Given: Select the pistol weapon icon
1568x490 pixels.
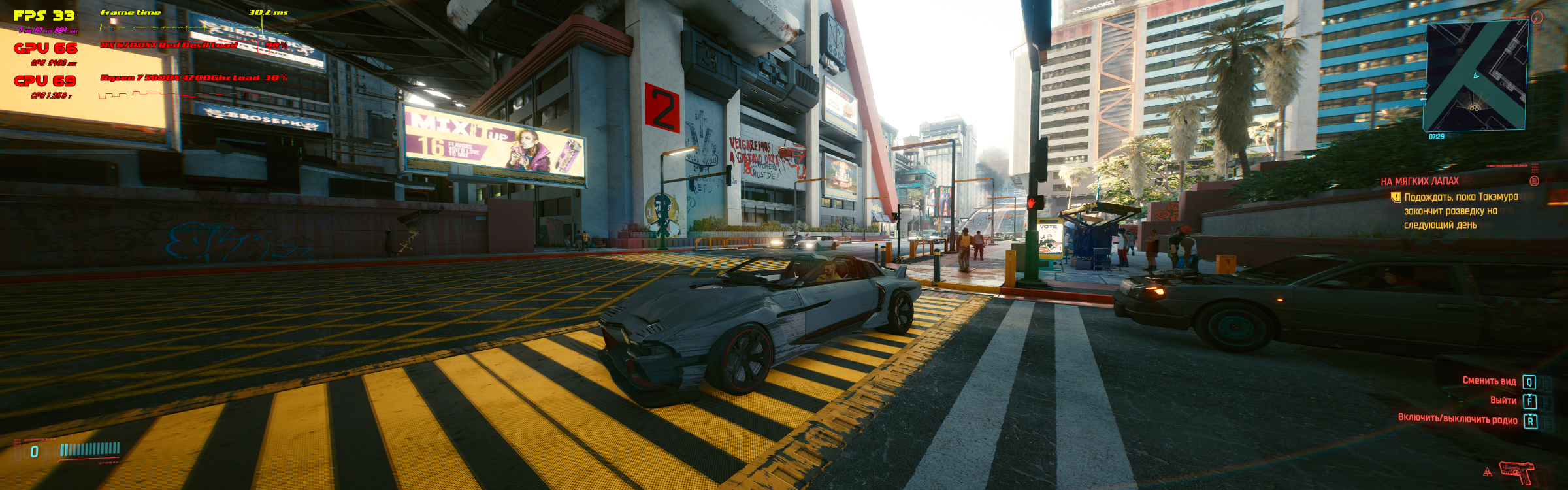Looking at the screenshot, I should coord(1516,472).
